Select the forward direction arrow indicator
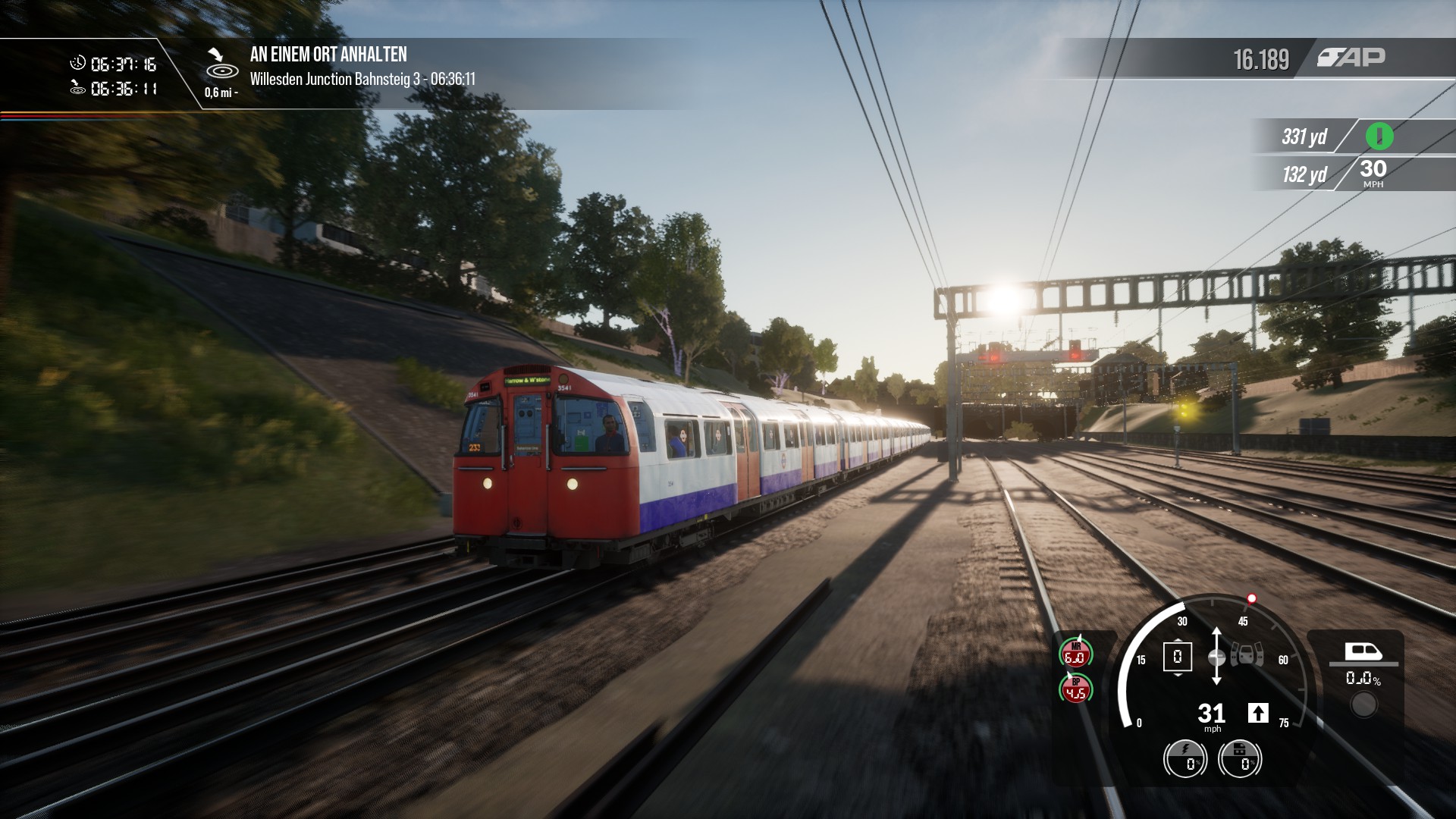 pyautogui.click(x=1257, y=713)
